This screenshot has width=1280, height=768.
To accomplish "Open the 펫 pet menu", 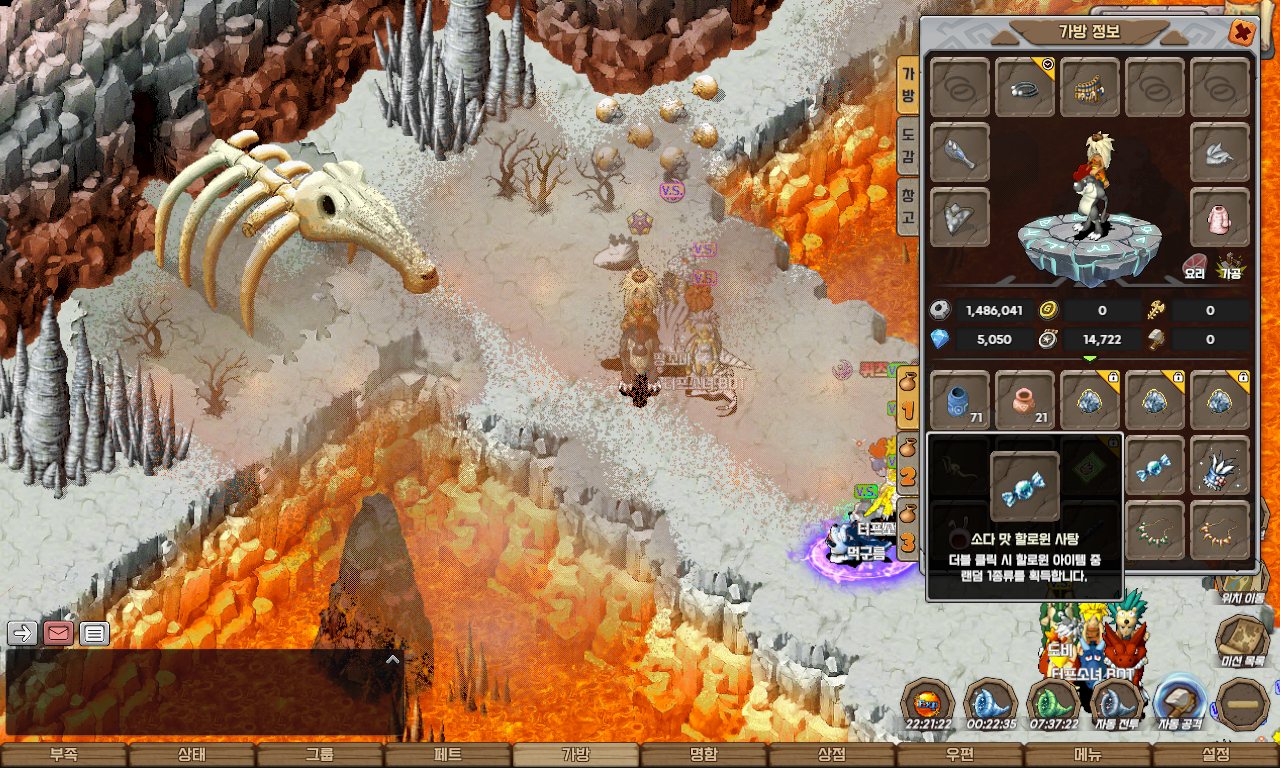I will (x=448, y=755).
